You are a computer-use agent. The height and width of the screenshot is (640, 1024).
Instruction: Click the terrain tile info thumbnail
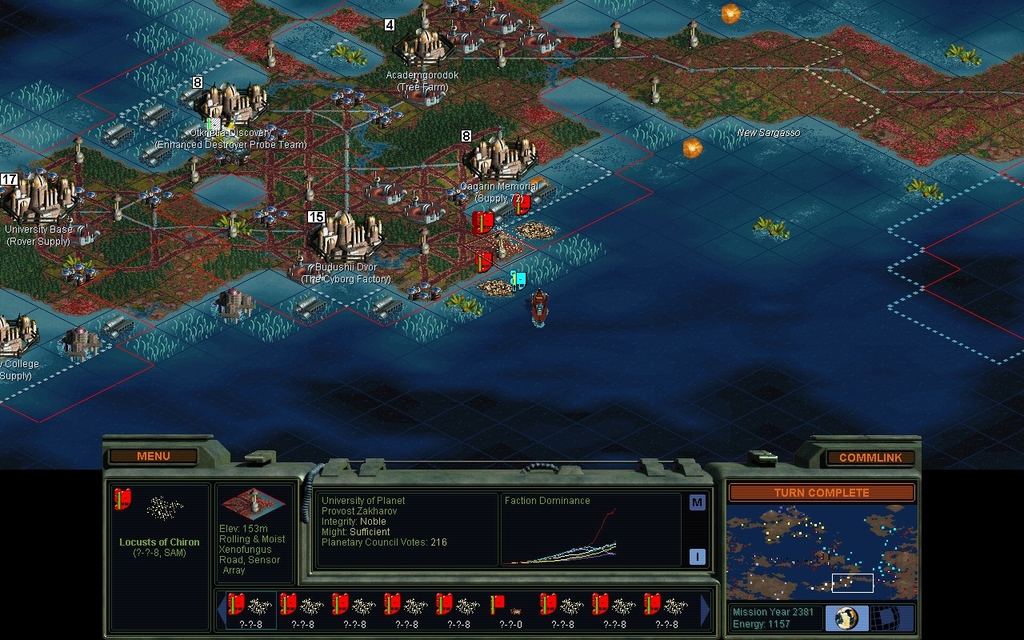(254, 504)
